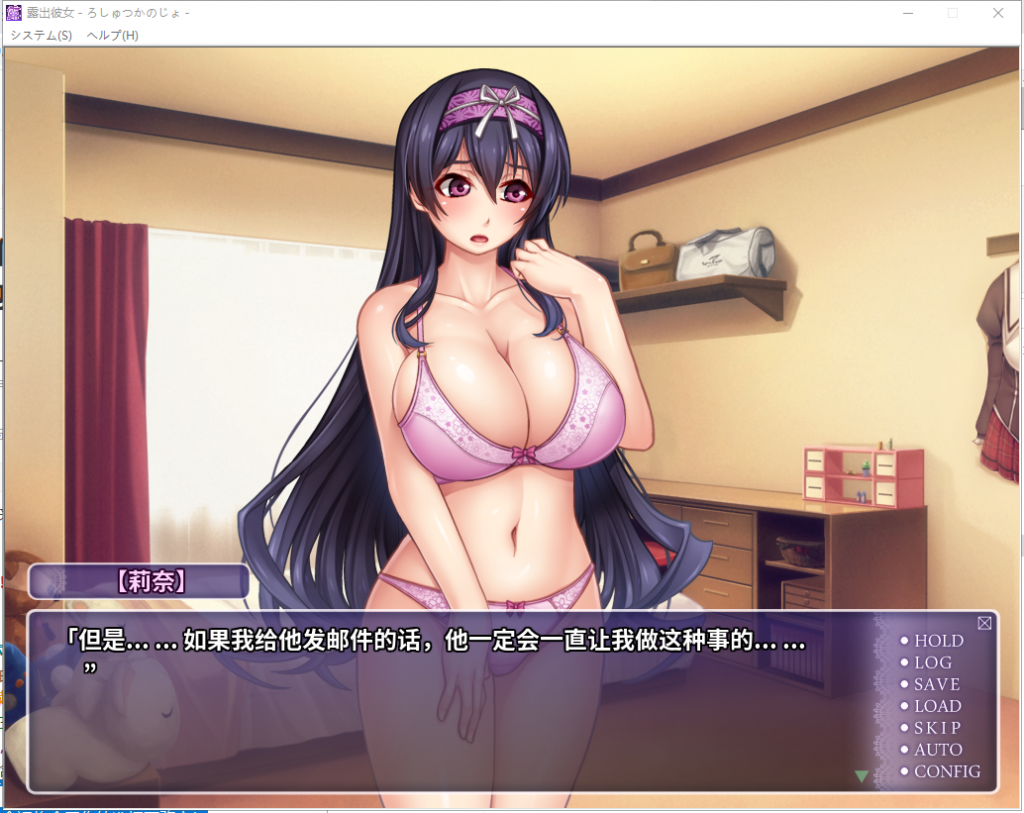The height and width of the screenshot is (813, 1024).
Task: Minimize the game window
Action: (908, 13)
